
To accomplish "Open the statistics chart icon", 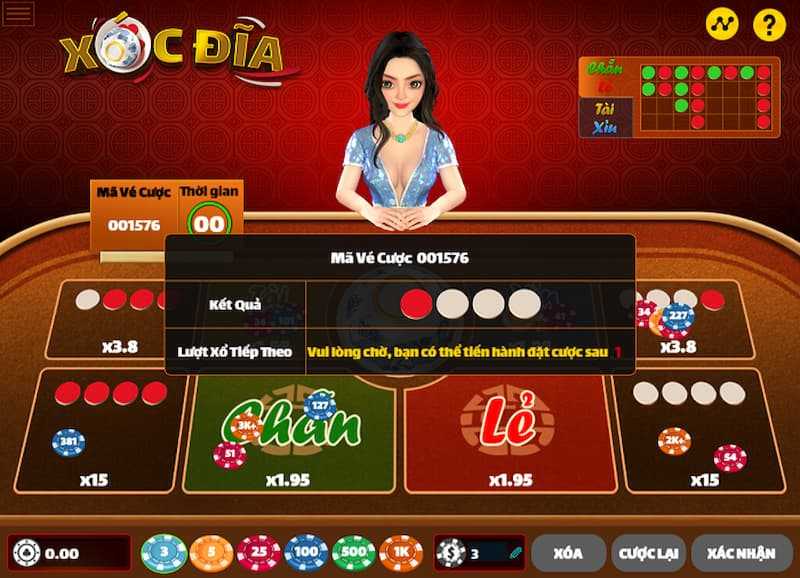I will (721, 24).
